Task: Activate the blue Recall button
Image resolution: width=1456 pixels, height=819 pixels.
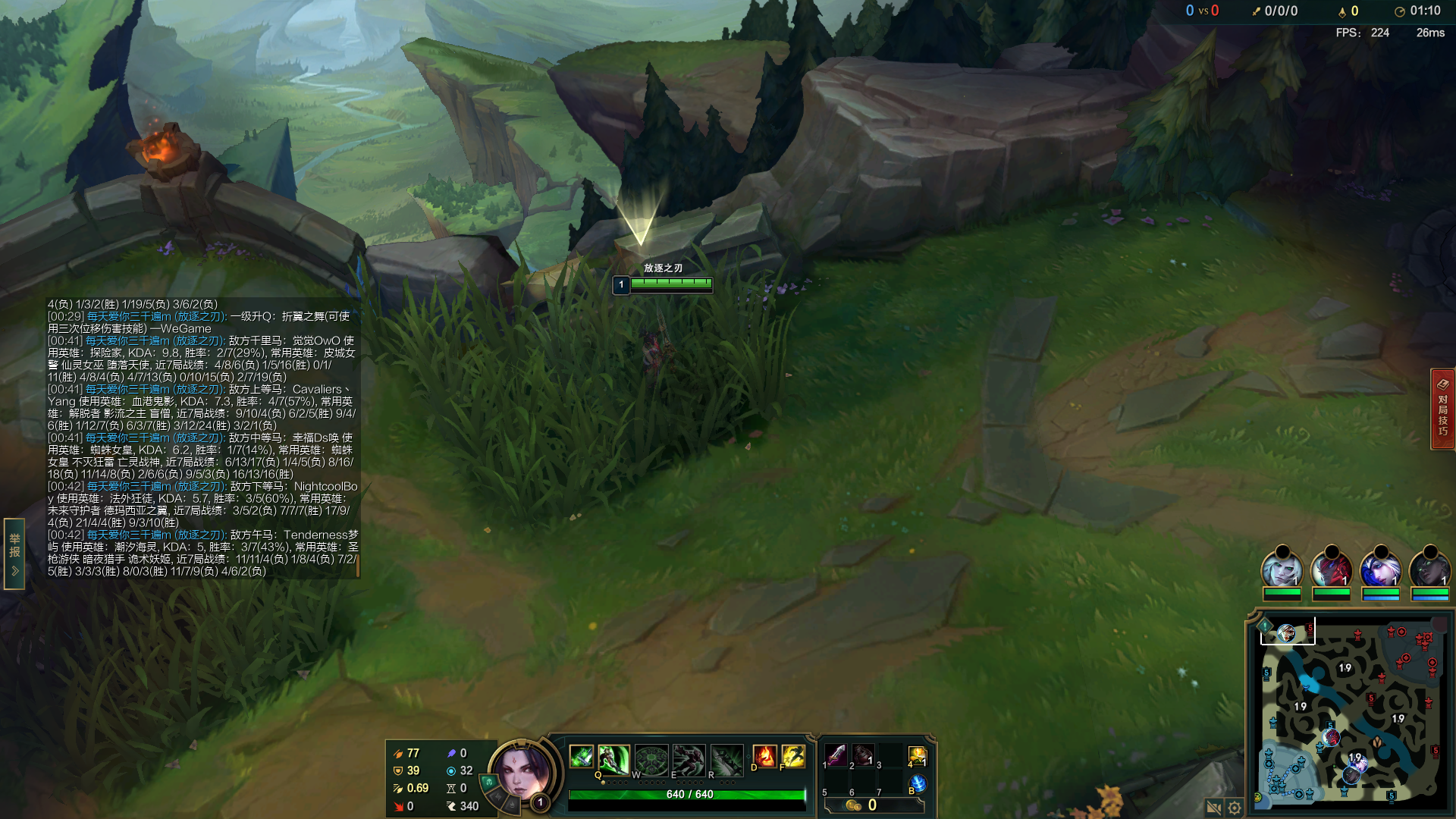Action: click(918, 783)
